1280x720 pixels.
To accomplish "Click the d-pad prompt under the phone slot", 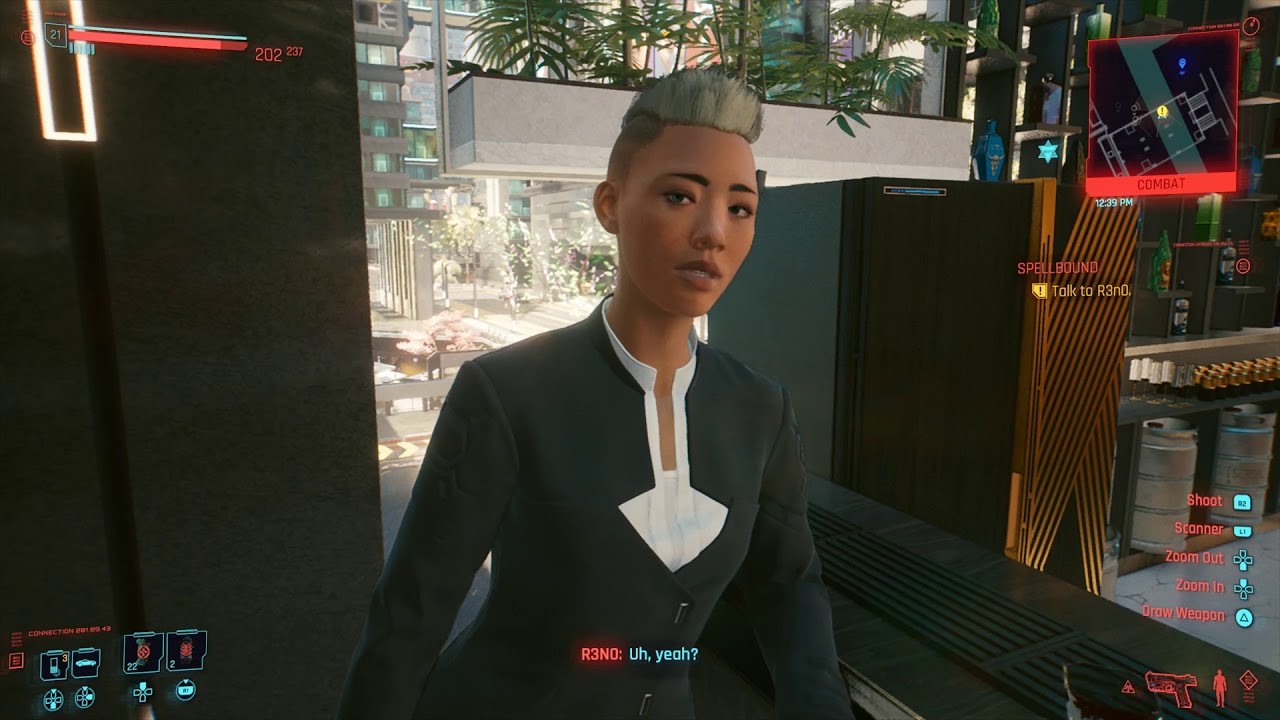I will 52,698.
